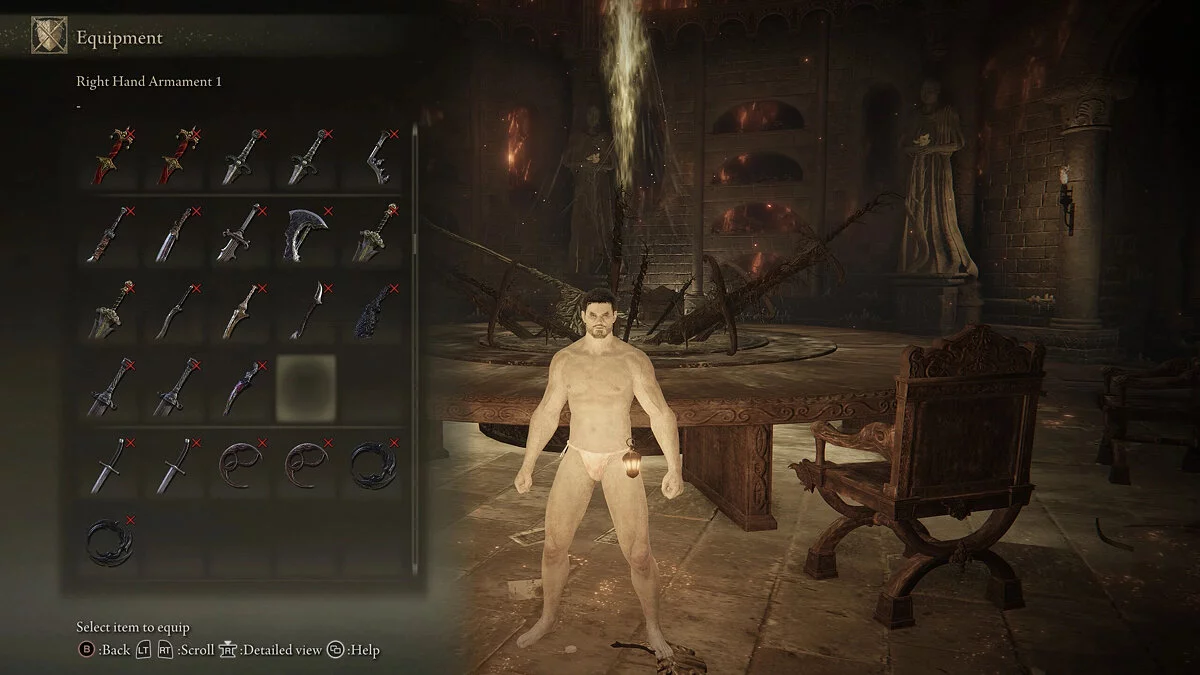Select the purple-tinted curved dagger

pyautogui.click(x=241, y=387)
